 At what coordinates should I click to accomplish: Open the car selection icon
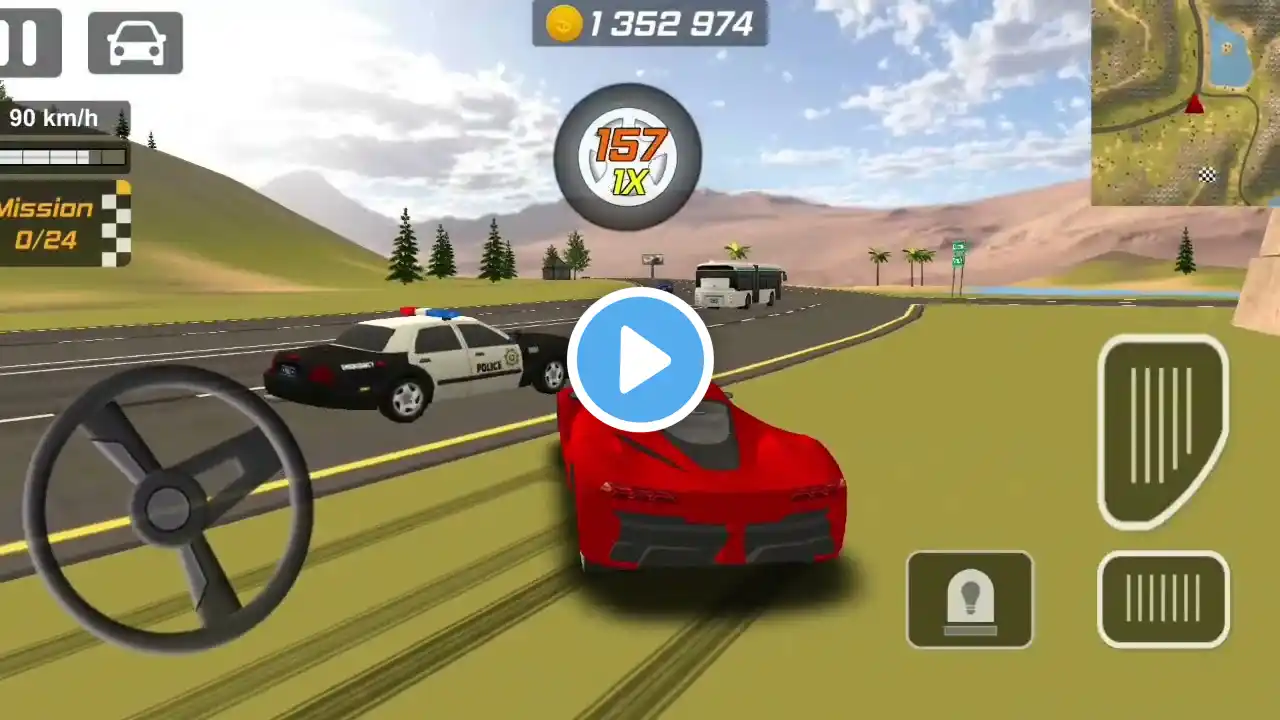coord(135,43)
